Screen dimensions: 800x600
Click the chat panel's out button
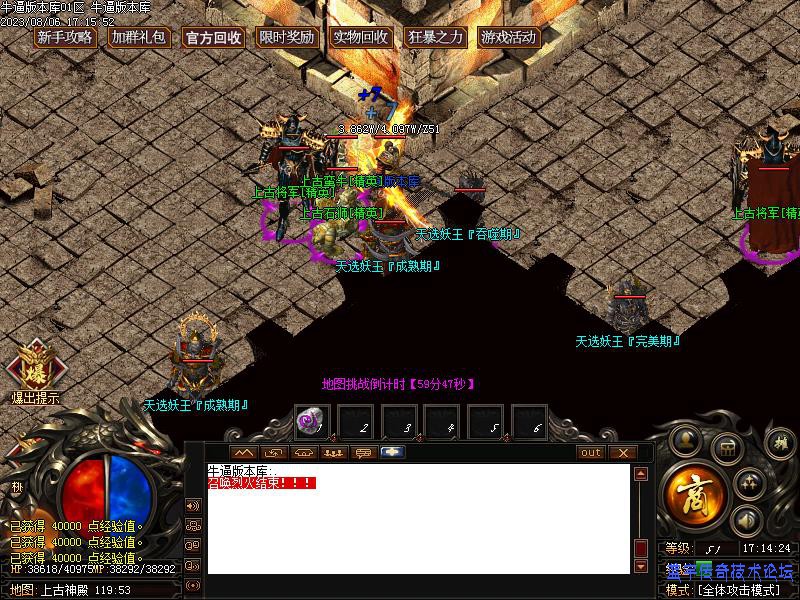[x=591, y=453]
